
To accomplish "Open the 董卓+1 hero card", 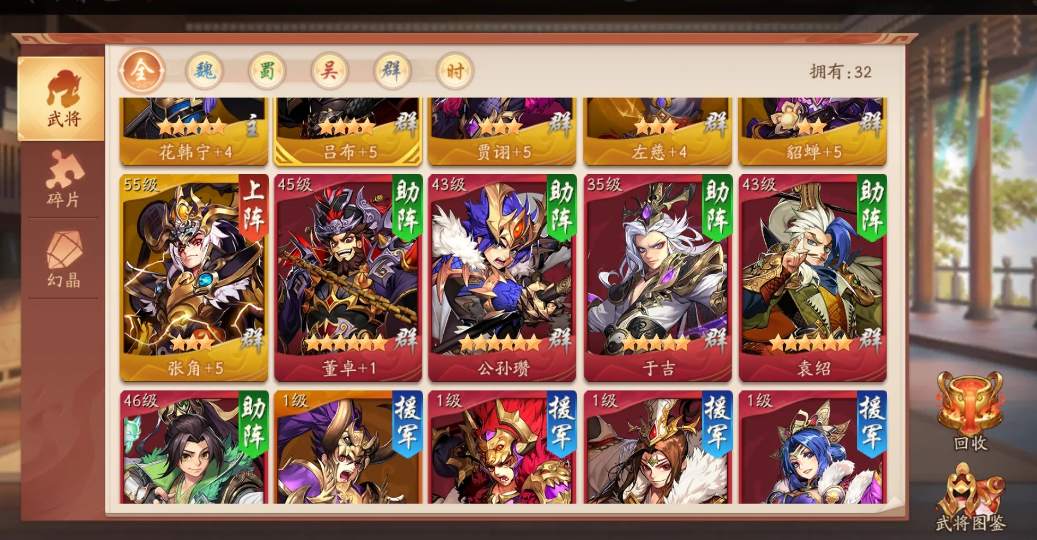I will coord(348,278).
